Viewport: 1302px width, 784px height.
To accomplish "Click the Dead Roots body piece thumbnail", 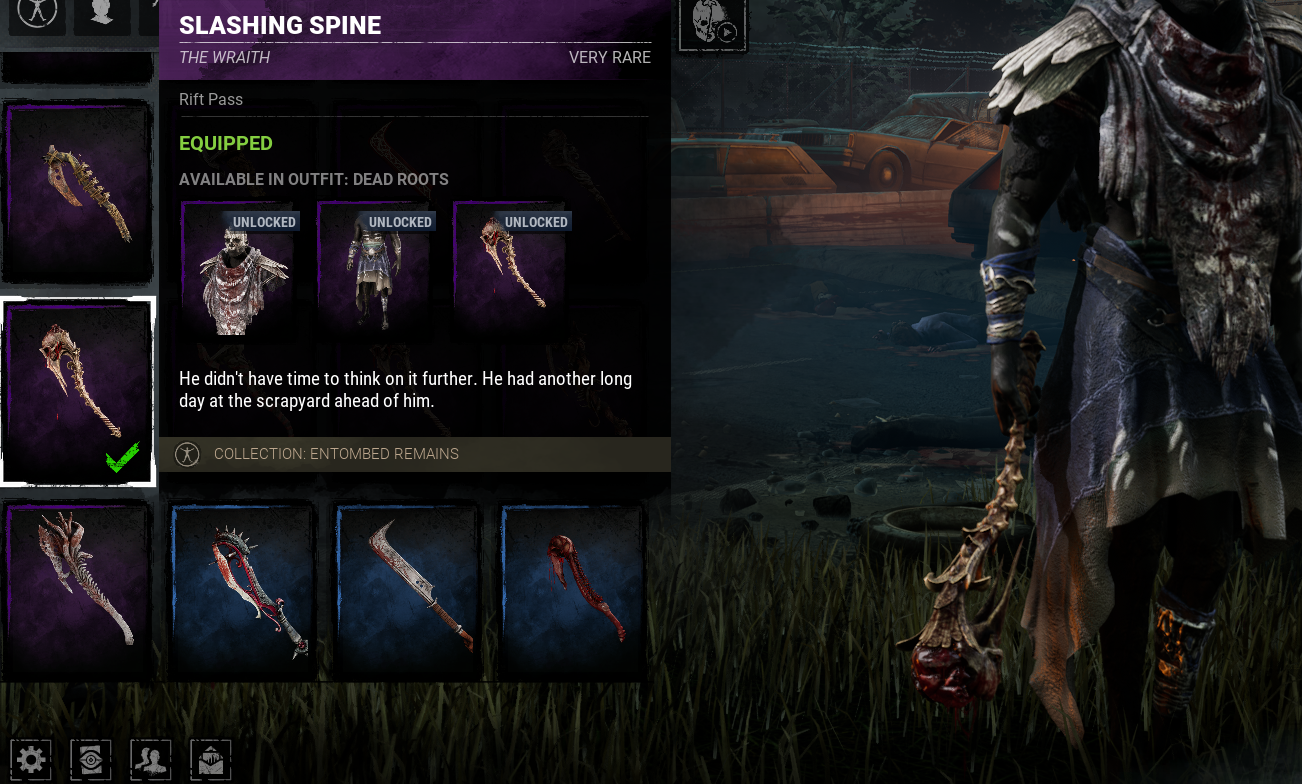I will pyautogui.click(x=375, y=266).
